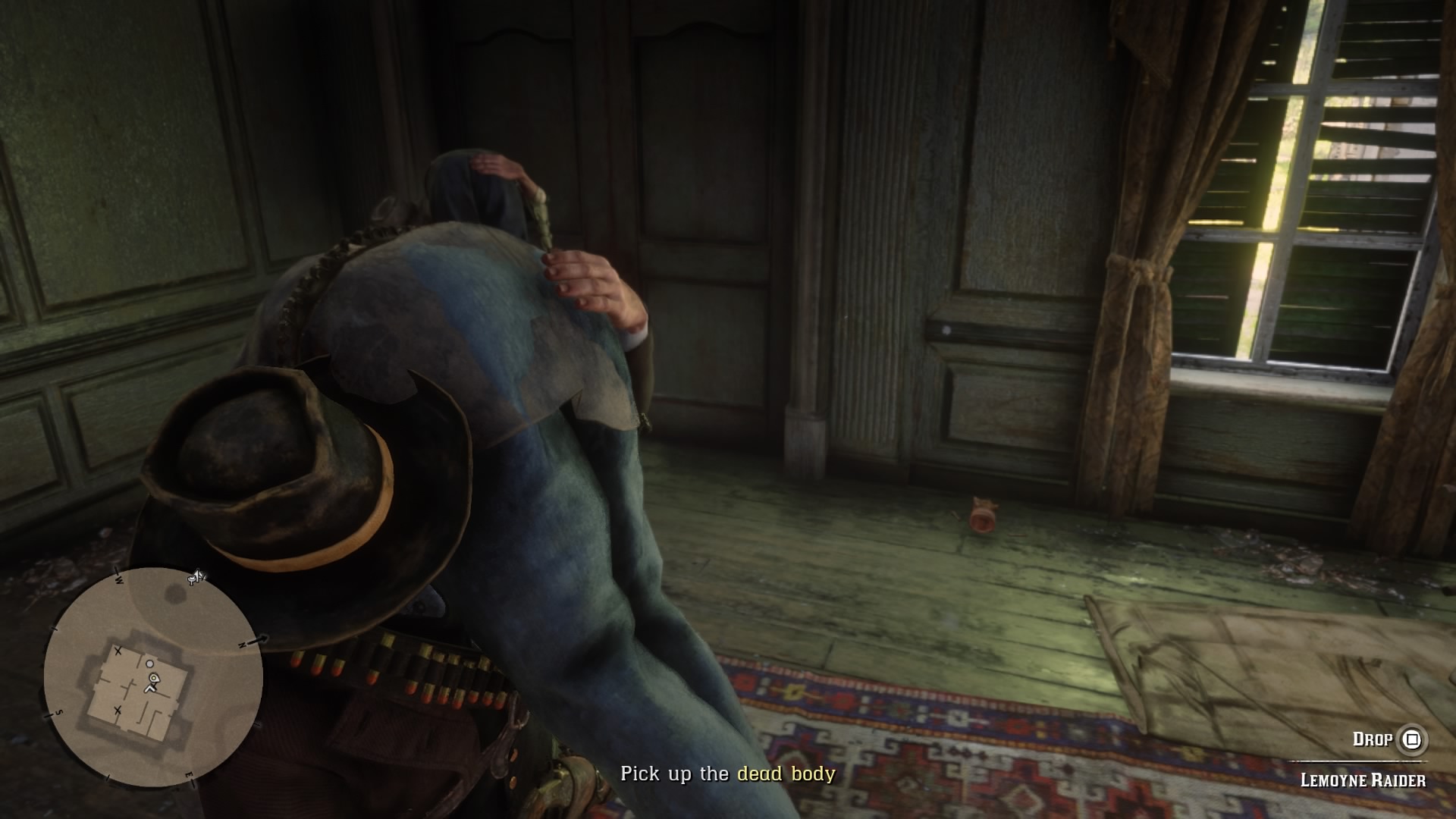Click the gray dot marker on minimap
1456x819 pixels.
150,664
